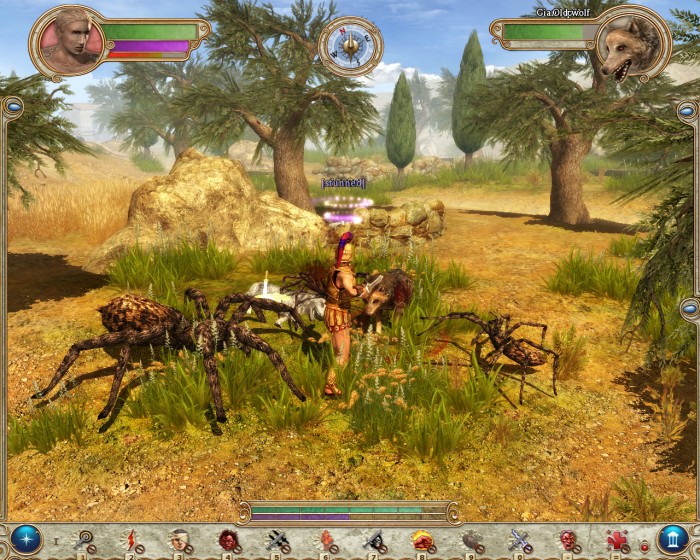Click the small red gem button

point(644,545)
